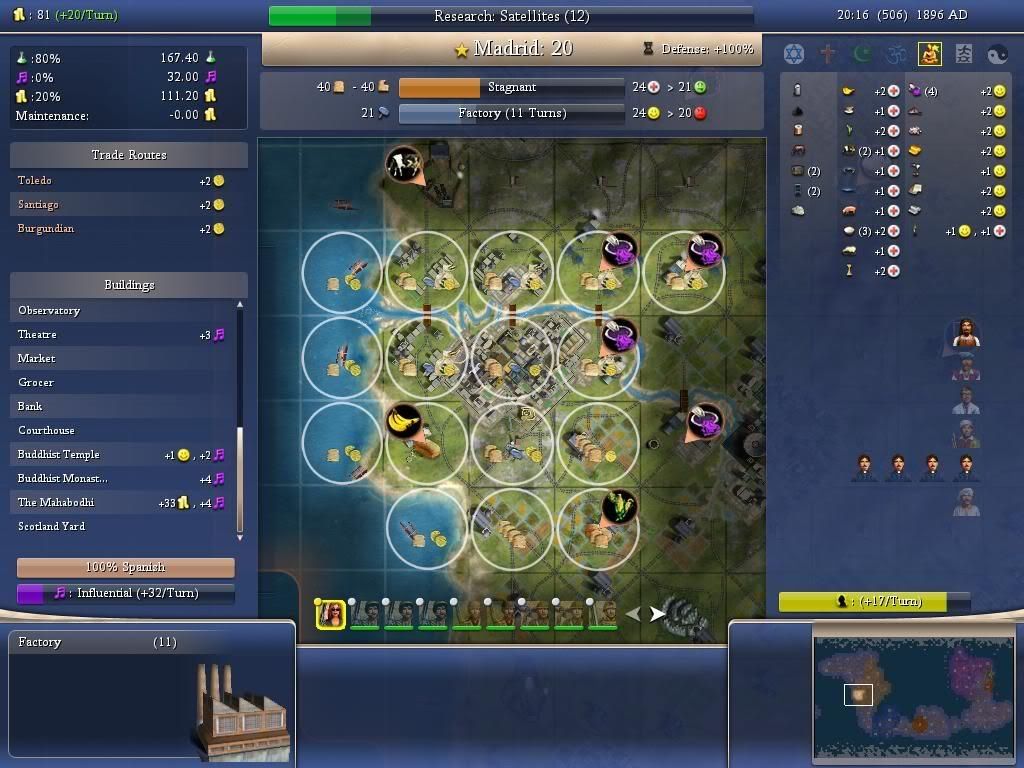Screen dimensions: 1024x768
Task: Click the Star of David religion icon
Action: pyautogui.click(x=794, y=54)
